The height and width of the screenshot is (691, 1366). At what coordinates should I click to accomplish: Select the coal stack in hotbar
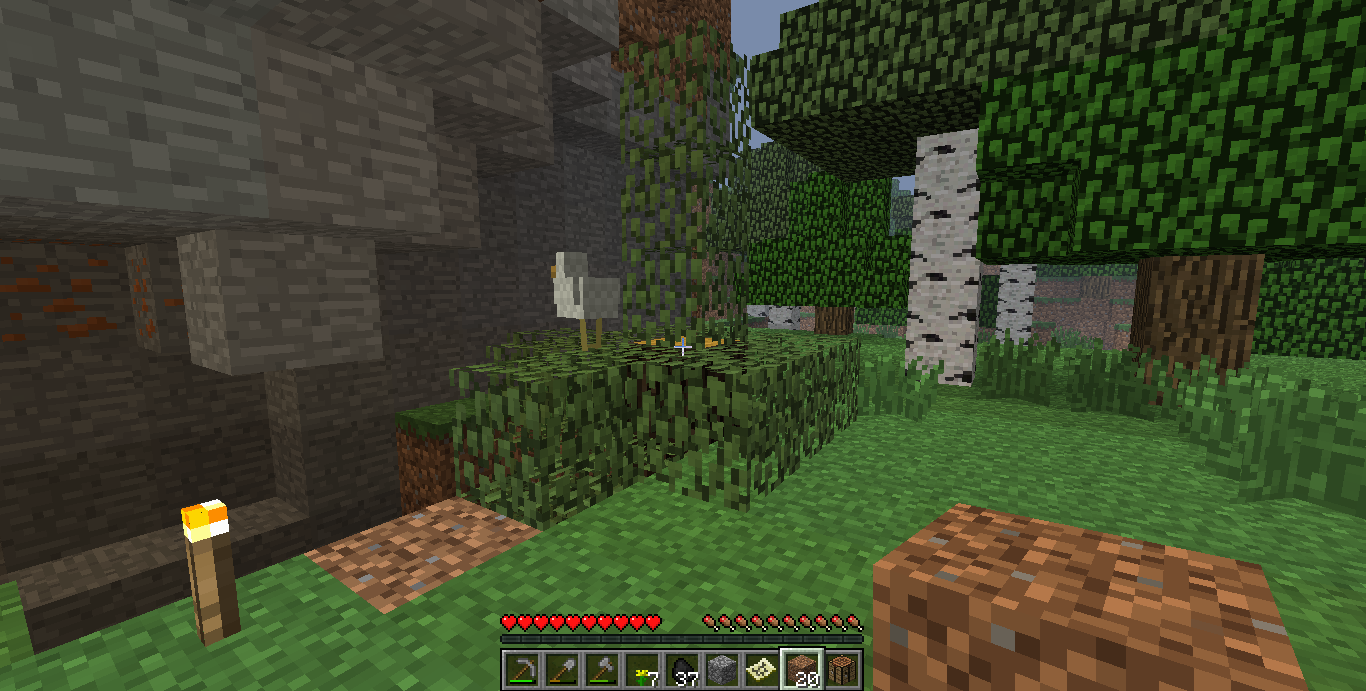click(681, 668)
